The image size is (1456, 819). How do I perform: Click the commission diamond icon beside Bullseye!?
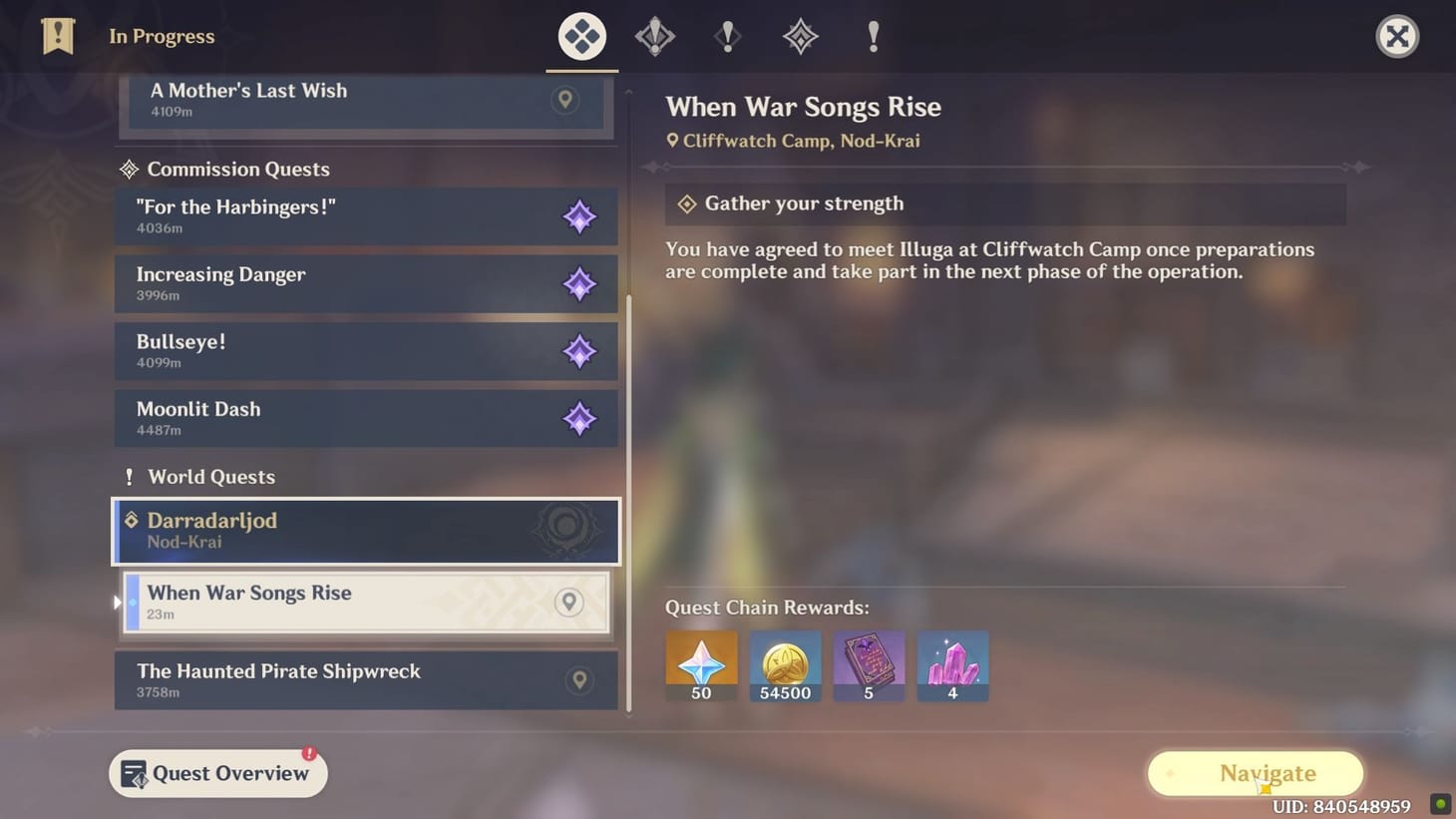pyautogui.click(x=580, y=351)
